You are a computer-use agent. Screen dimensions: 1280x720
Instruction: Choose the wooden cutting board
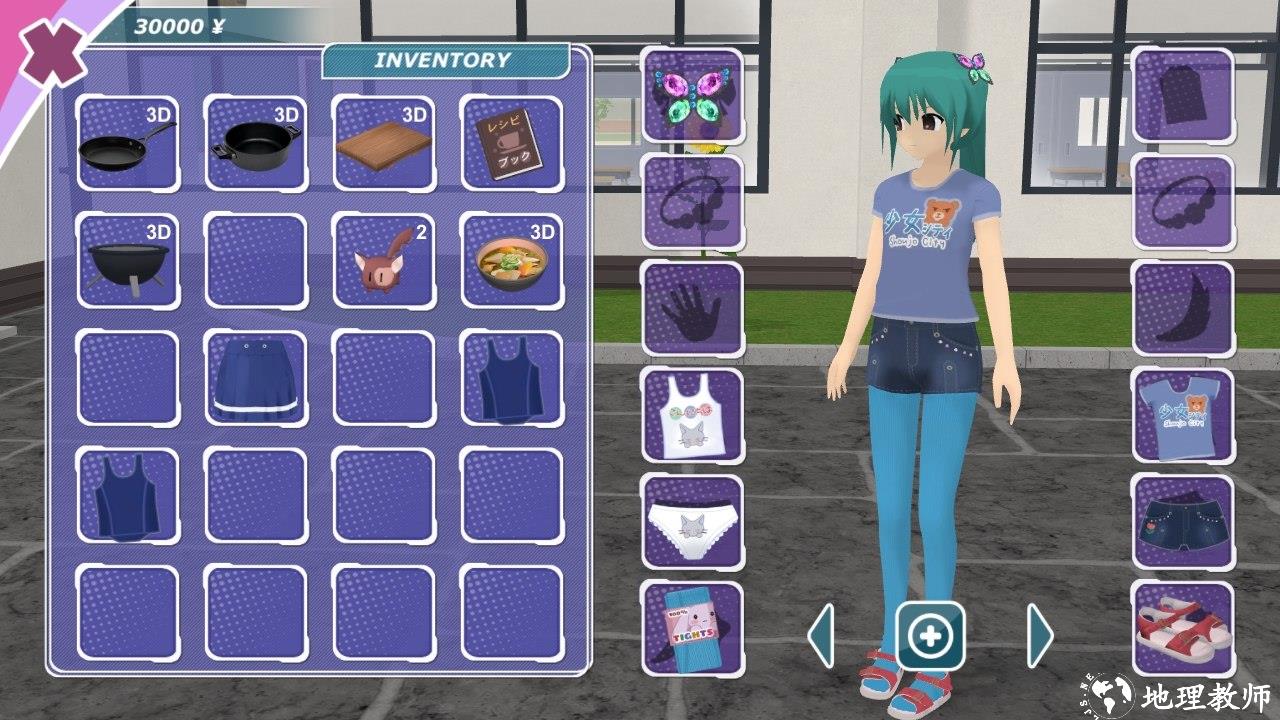click(x=384, y=142)
